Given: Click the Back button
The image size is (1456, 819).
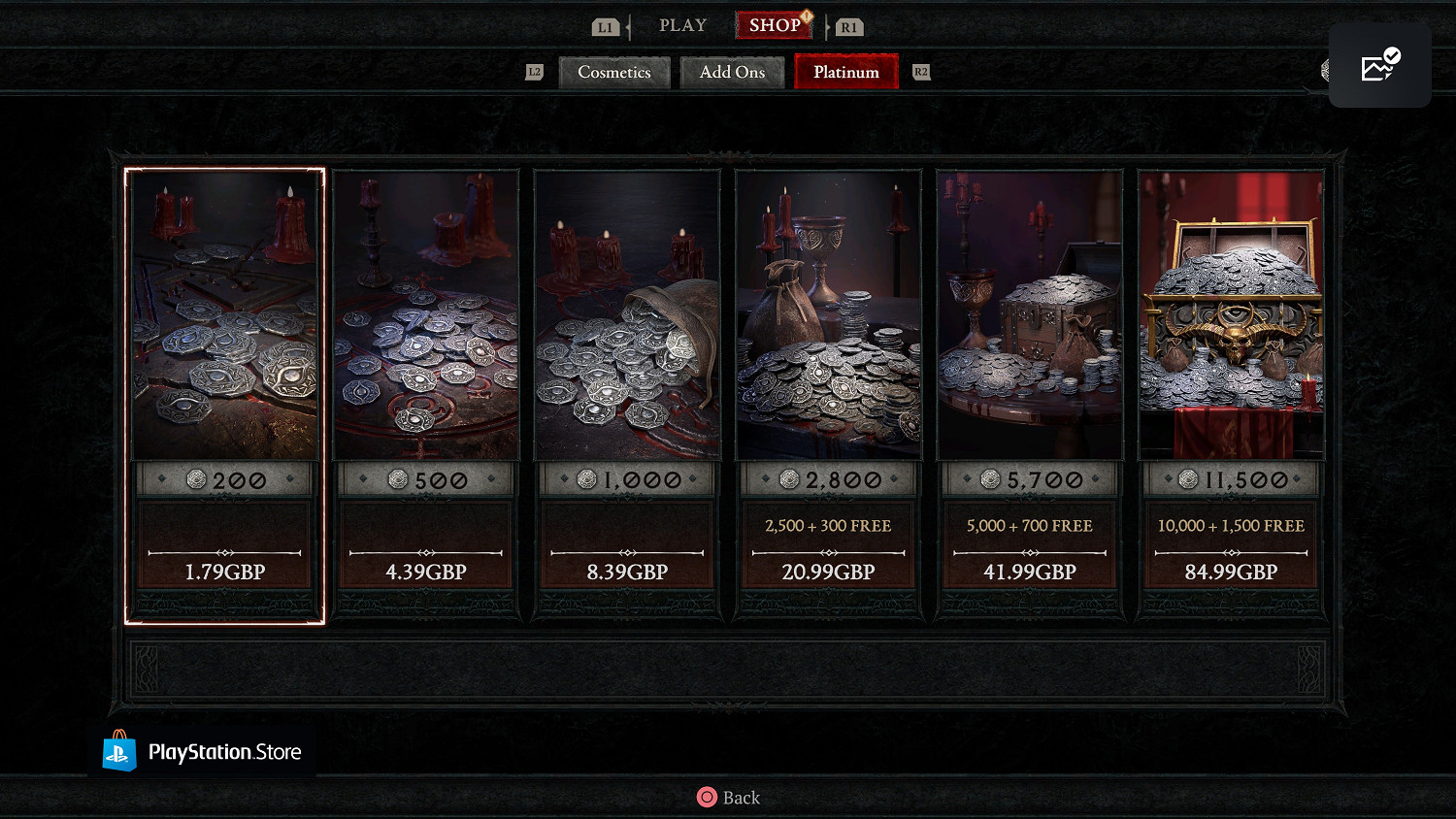Looking at the screenshot, I should (x=727, y=797).
